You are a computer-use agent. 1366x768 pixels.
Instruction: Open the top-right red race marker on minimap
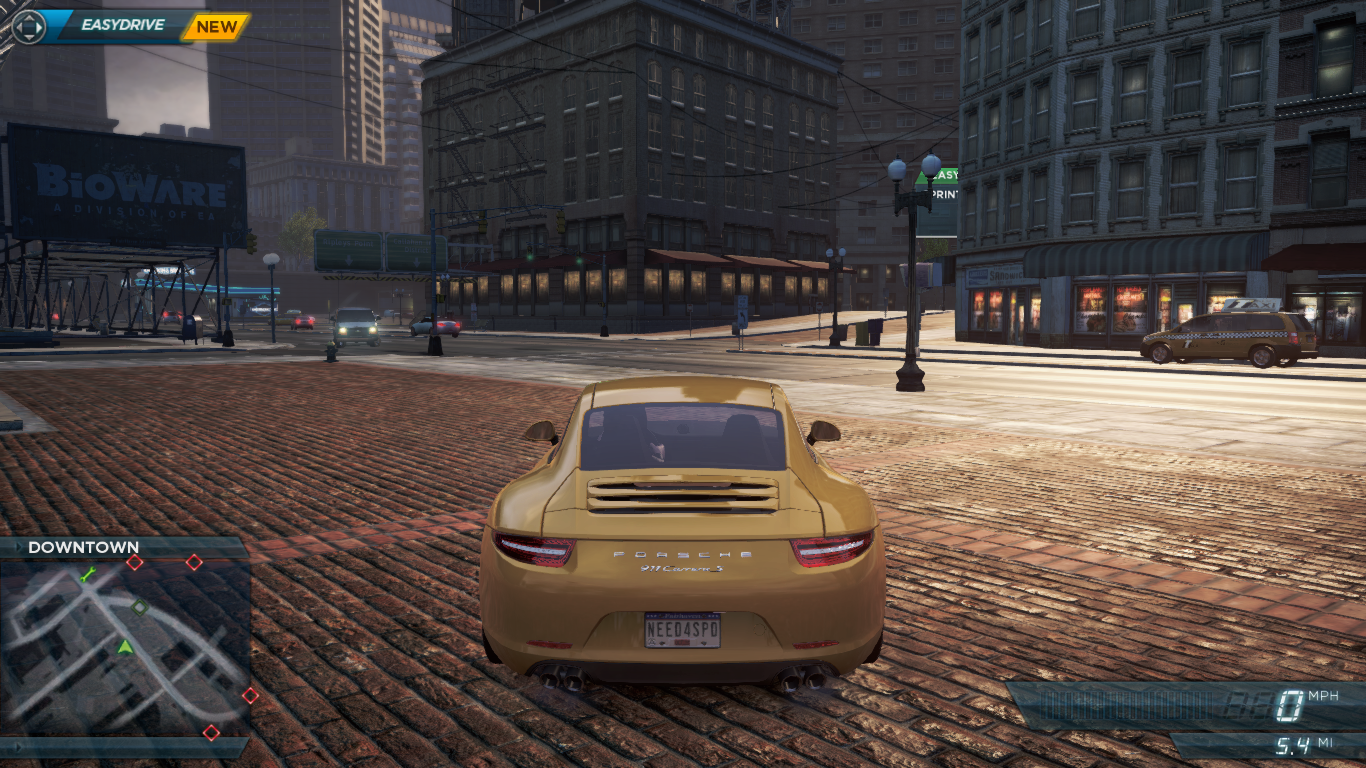click(x=195, y=562)
